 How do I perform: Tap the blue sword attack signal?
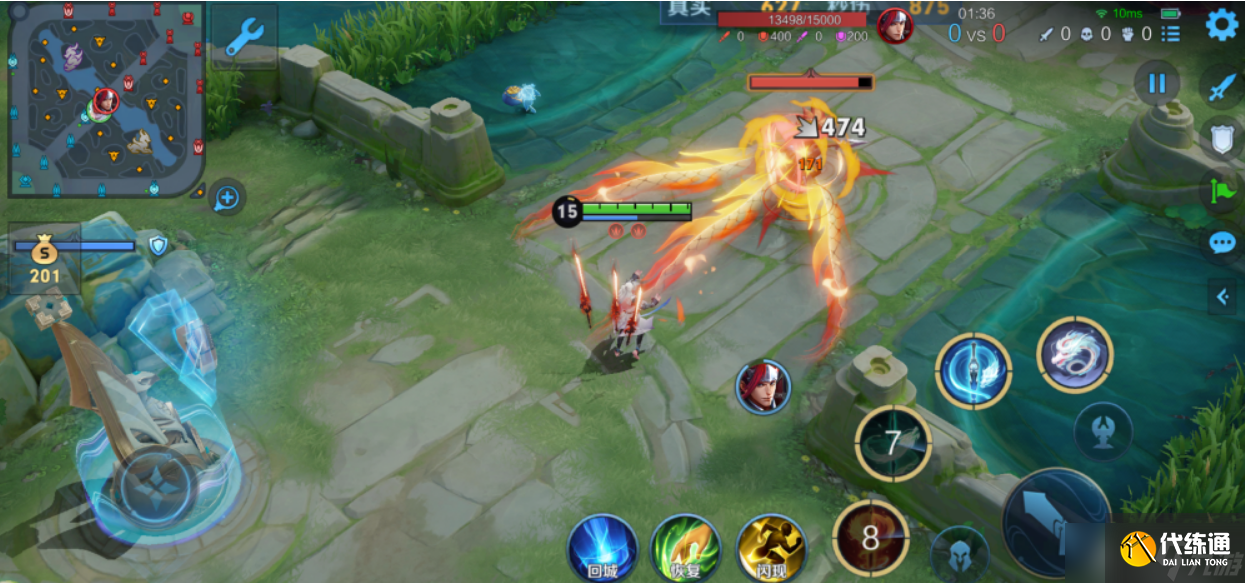click(x=1223, y=87)
